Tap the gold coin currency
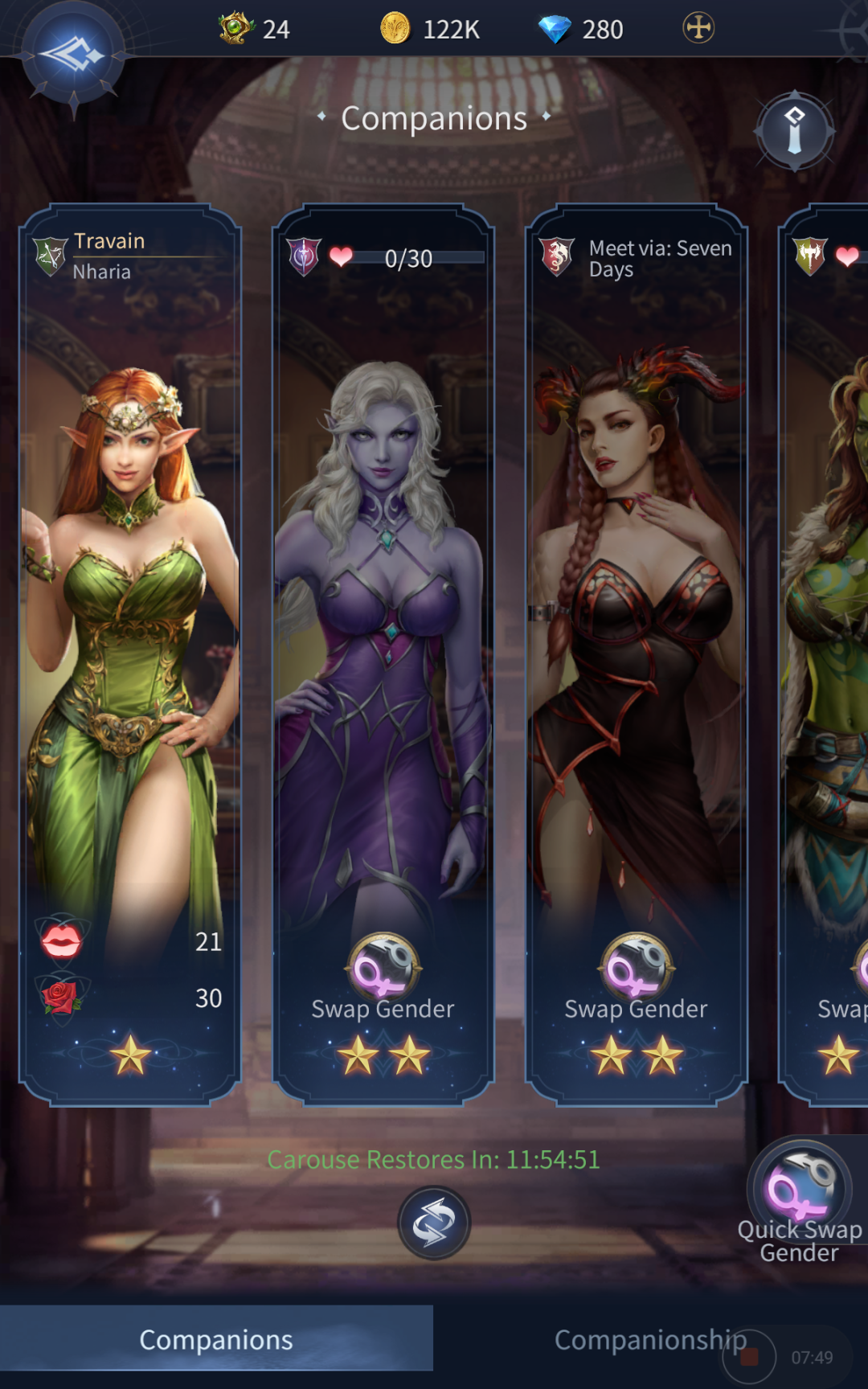Image resolution: width=868 pixels, height=1389 pixels. [x=395, y=29]
